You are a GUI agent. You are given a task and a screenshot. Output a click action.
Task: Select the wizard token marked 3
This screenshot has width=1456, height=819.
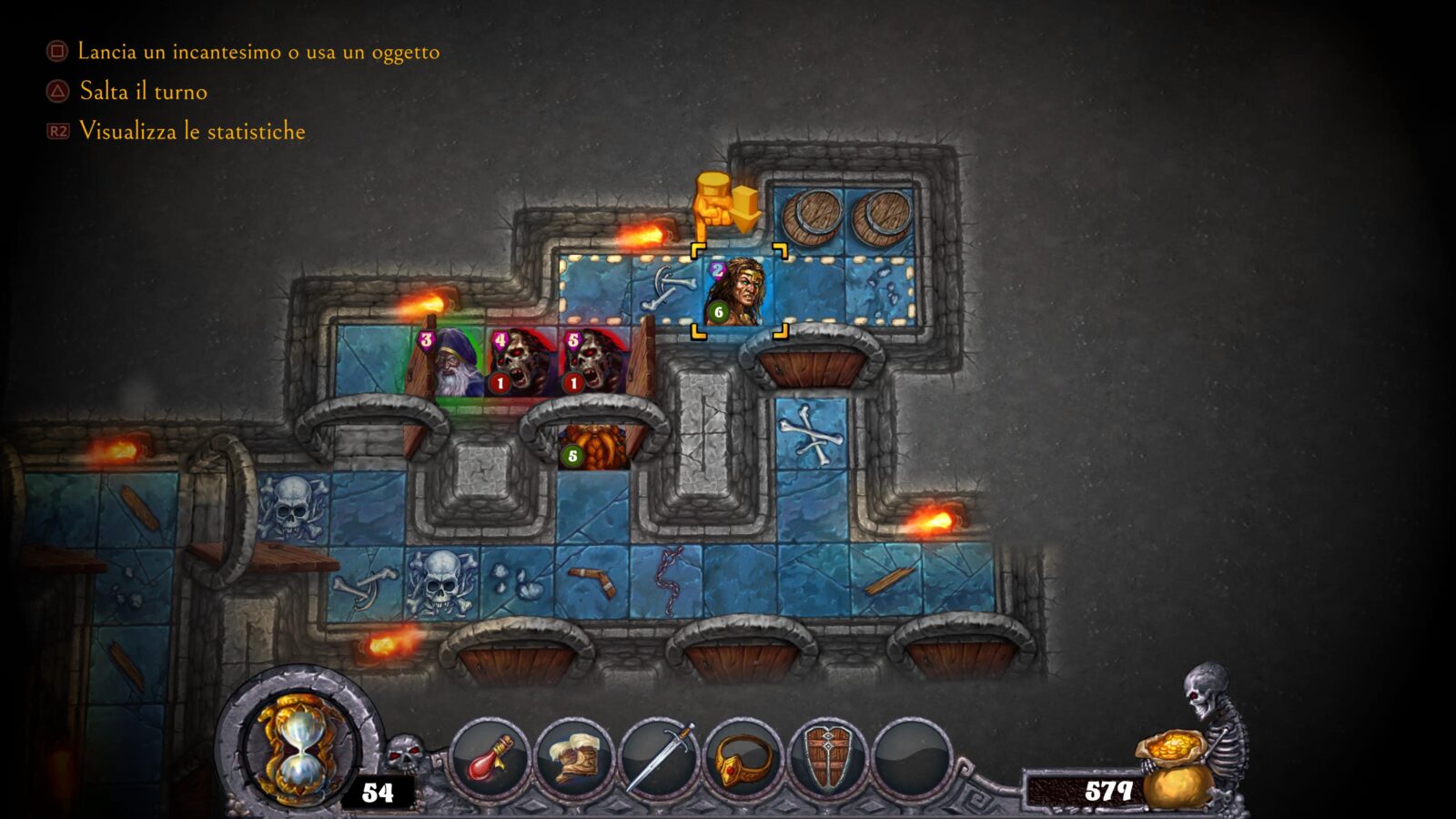[450, 364]
